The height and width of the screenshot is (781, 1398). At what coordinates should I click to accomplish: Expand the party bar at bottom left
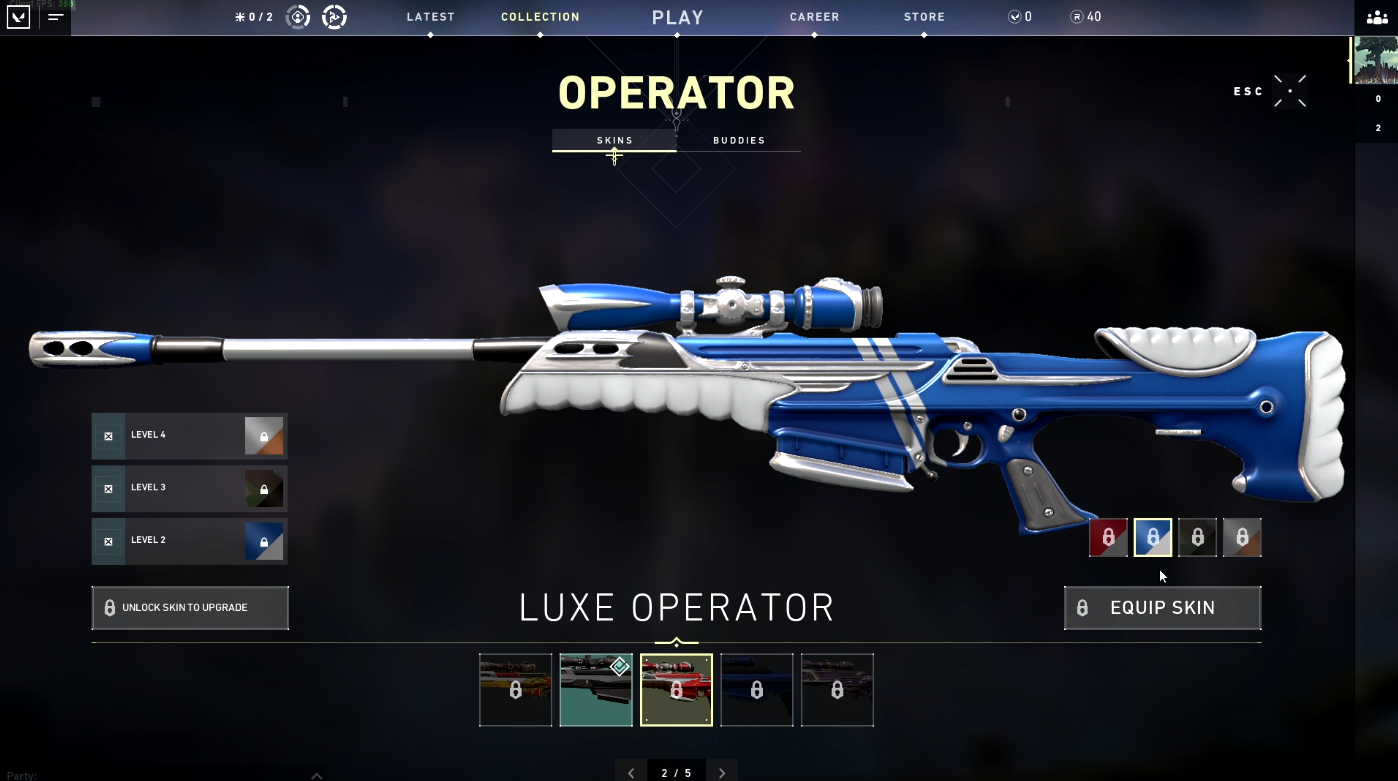316,773
